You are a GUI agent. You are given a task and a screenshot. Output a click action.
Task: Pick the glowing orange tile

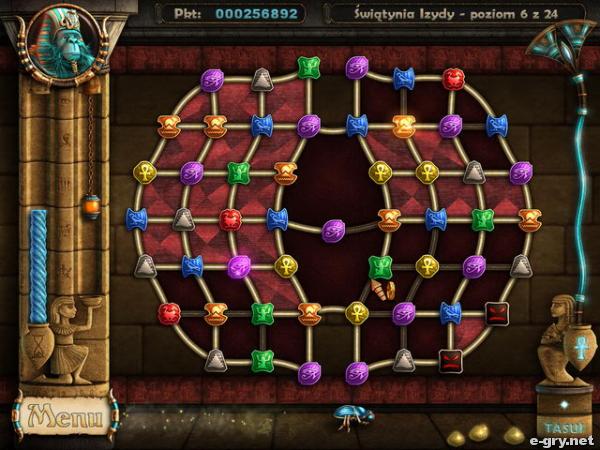403,125
